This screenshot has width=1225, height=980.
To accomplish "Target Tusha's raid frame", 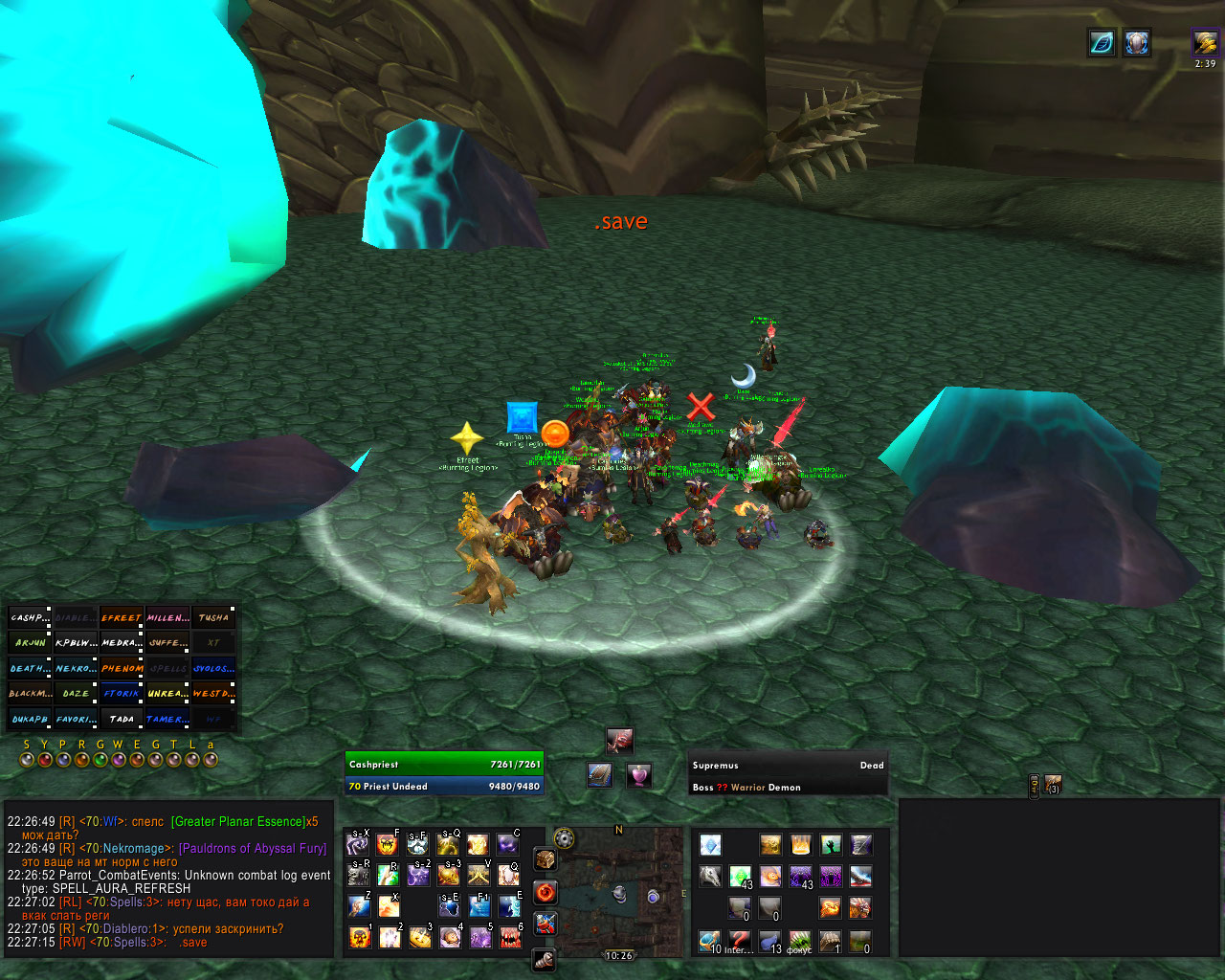I will click(213, 618).
